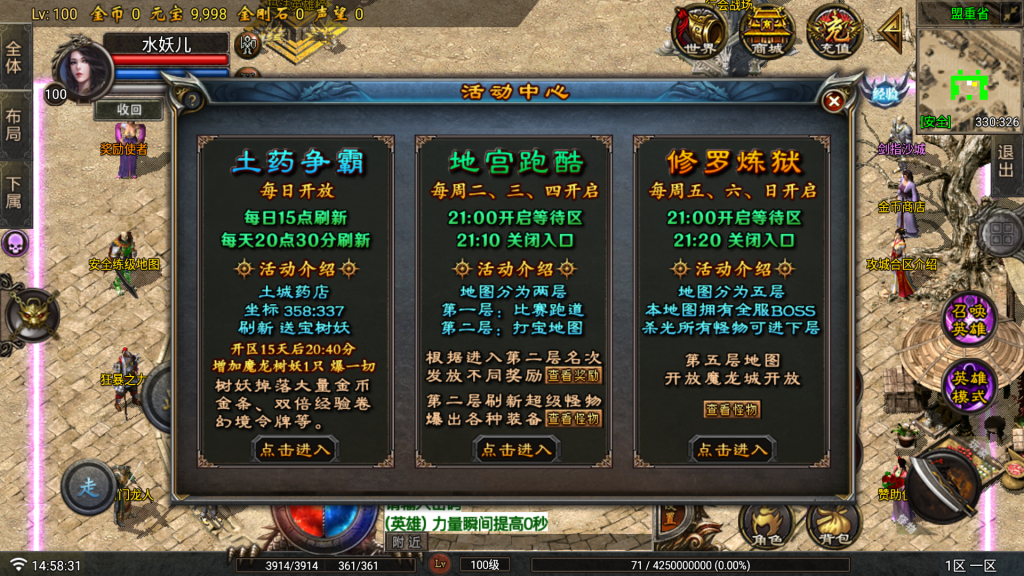Open the 角色 character icon

pos(767,525)
